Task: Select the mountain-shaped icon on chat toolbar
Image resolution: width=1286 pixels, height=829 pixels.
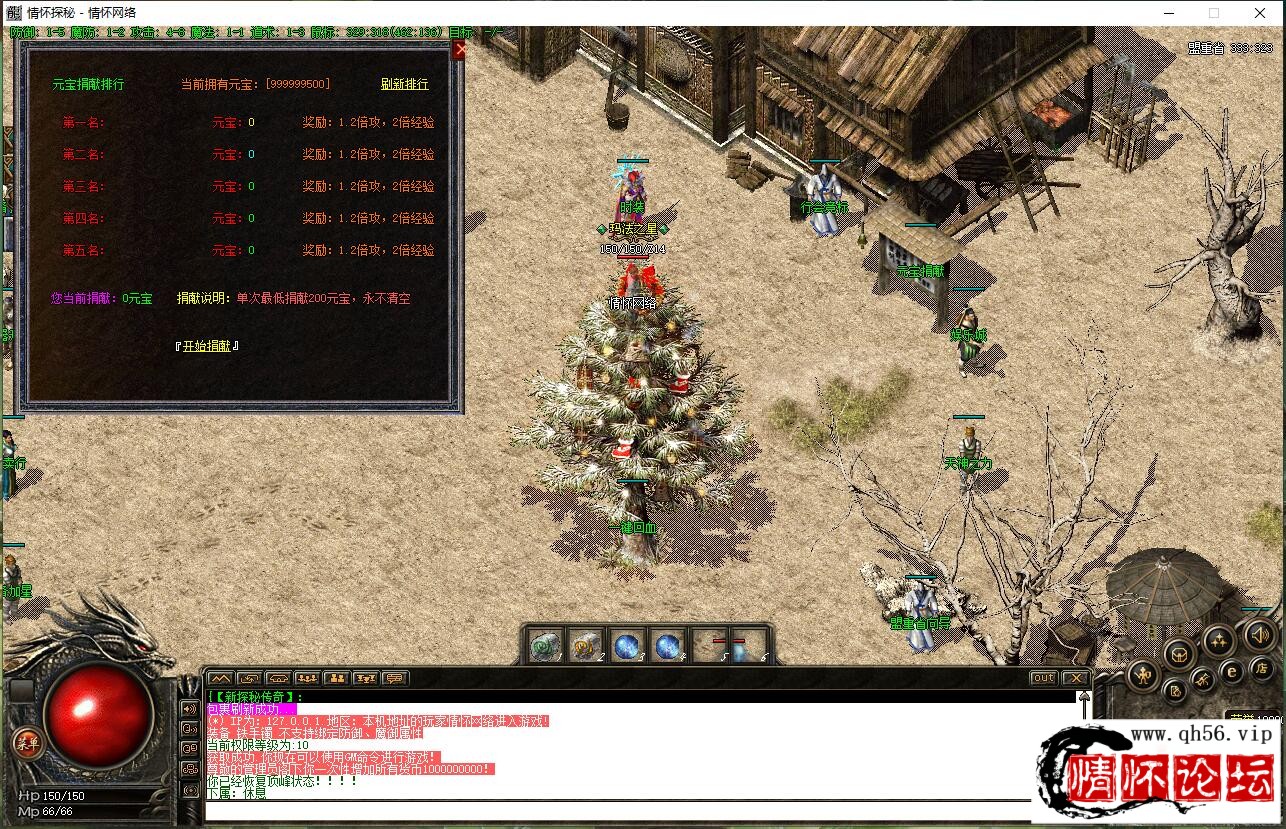Action: coord(220,678)
